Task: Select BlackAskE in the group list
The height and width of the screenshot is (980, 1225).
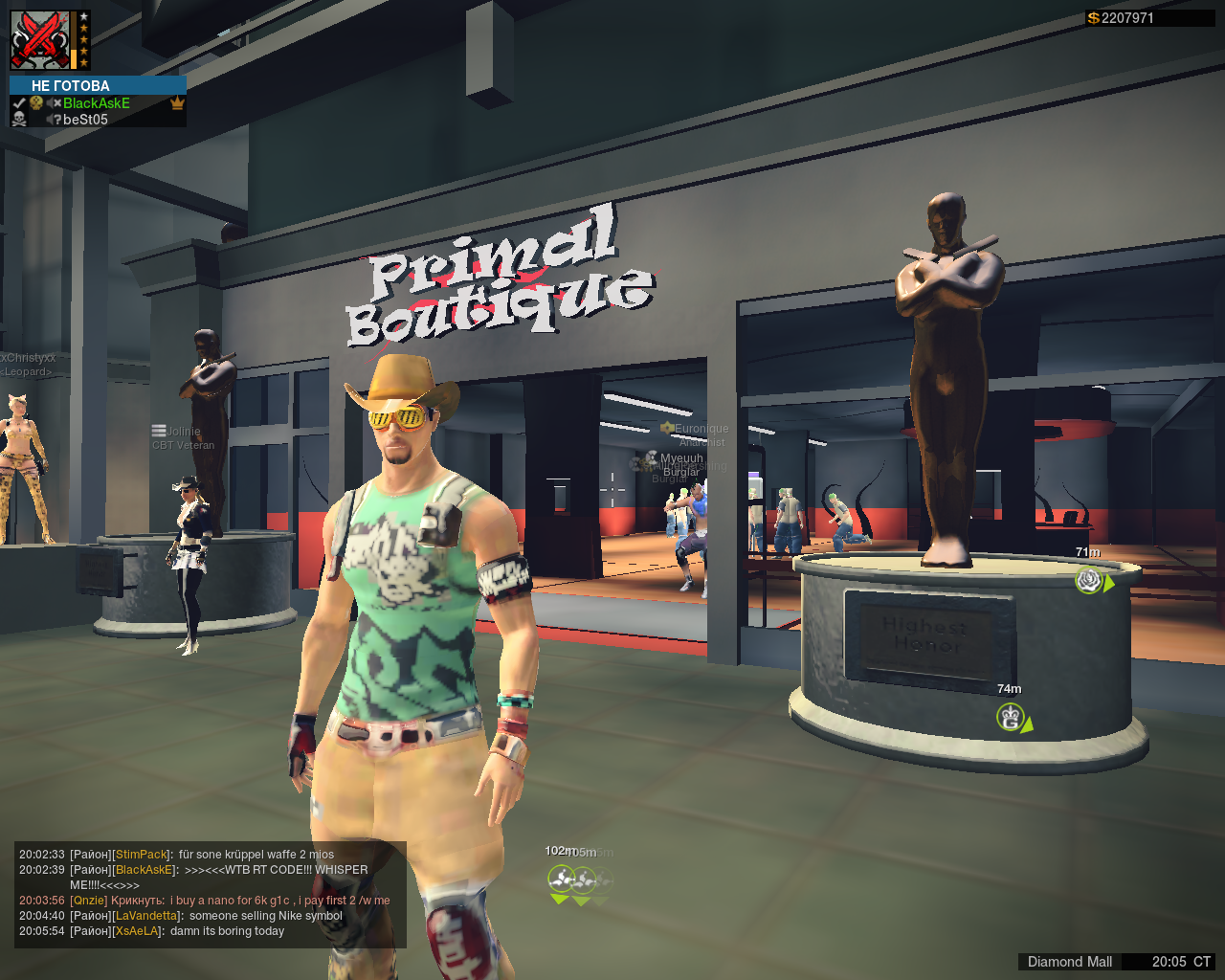Action: tap(97, 103)
